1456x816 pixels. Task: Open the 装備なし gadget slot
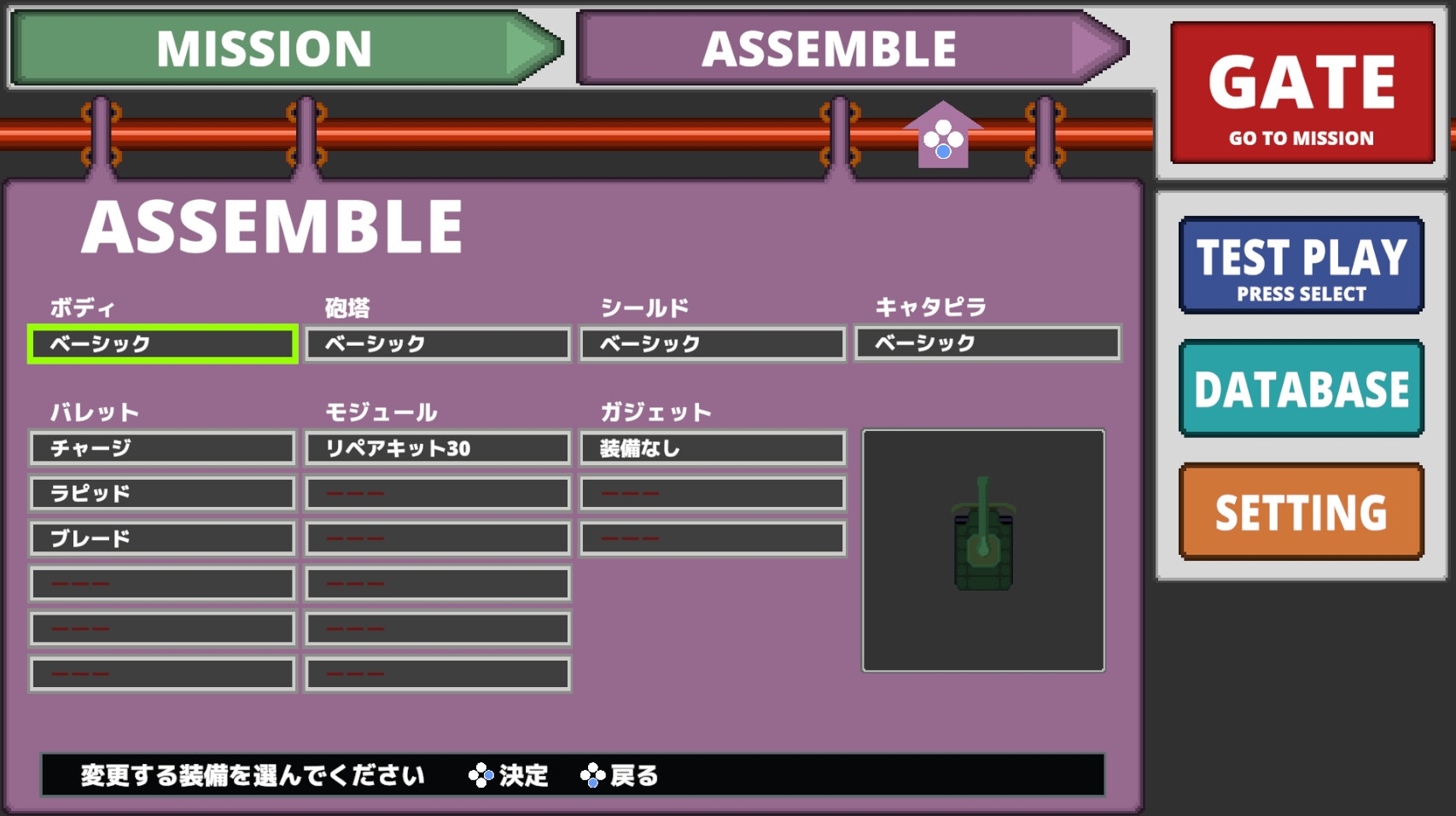tap(713, 448)
